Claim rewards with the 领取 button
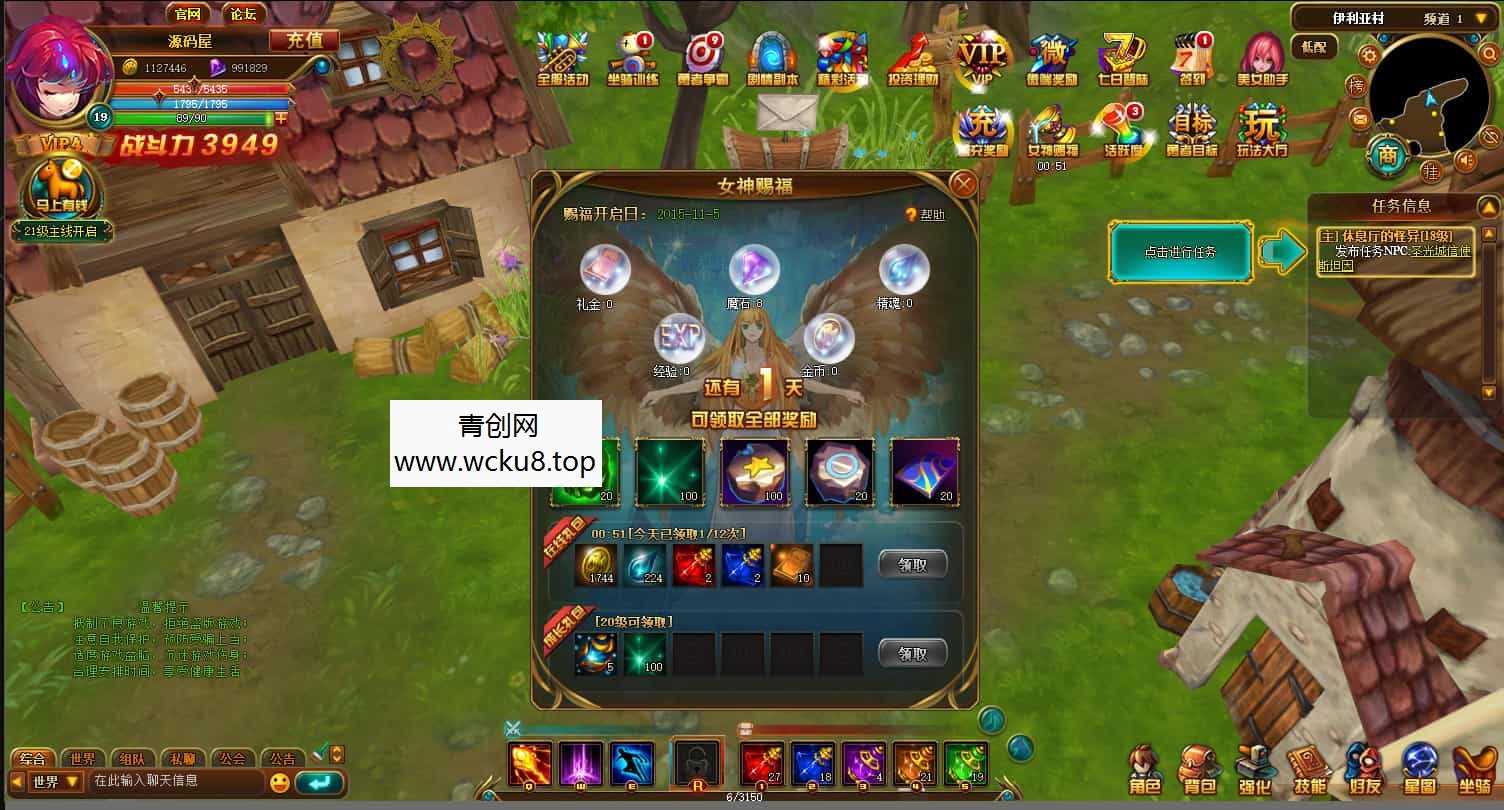The height and width of the screenshot is (810, 1504). [911, 563]
